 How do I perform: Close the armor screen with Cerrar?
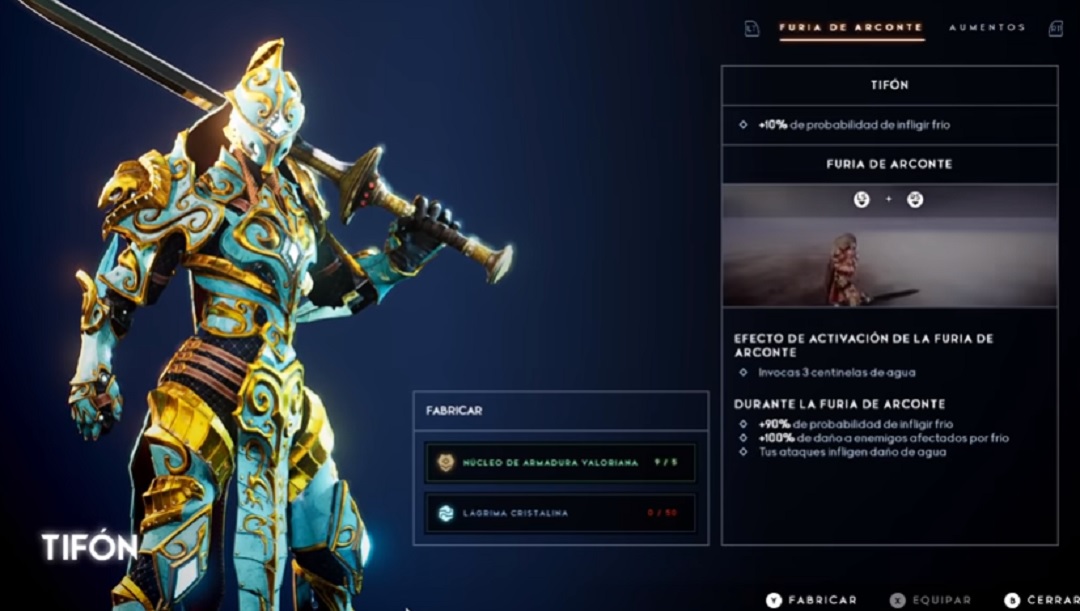coord(1042,599)
